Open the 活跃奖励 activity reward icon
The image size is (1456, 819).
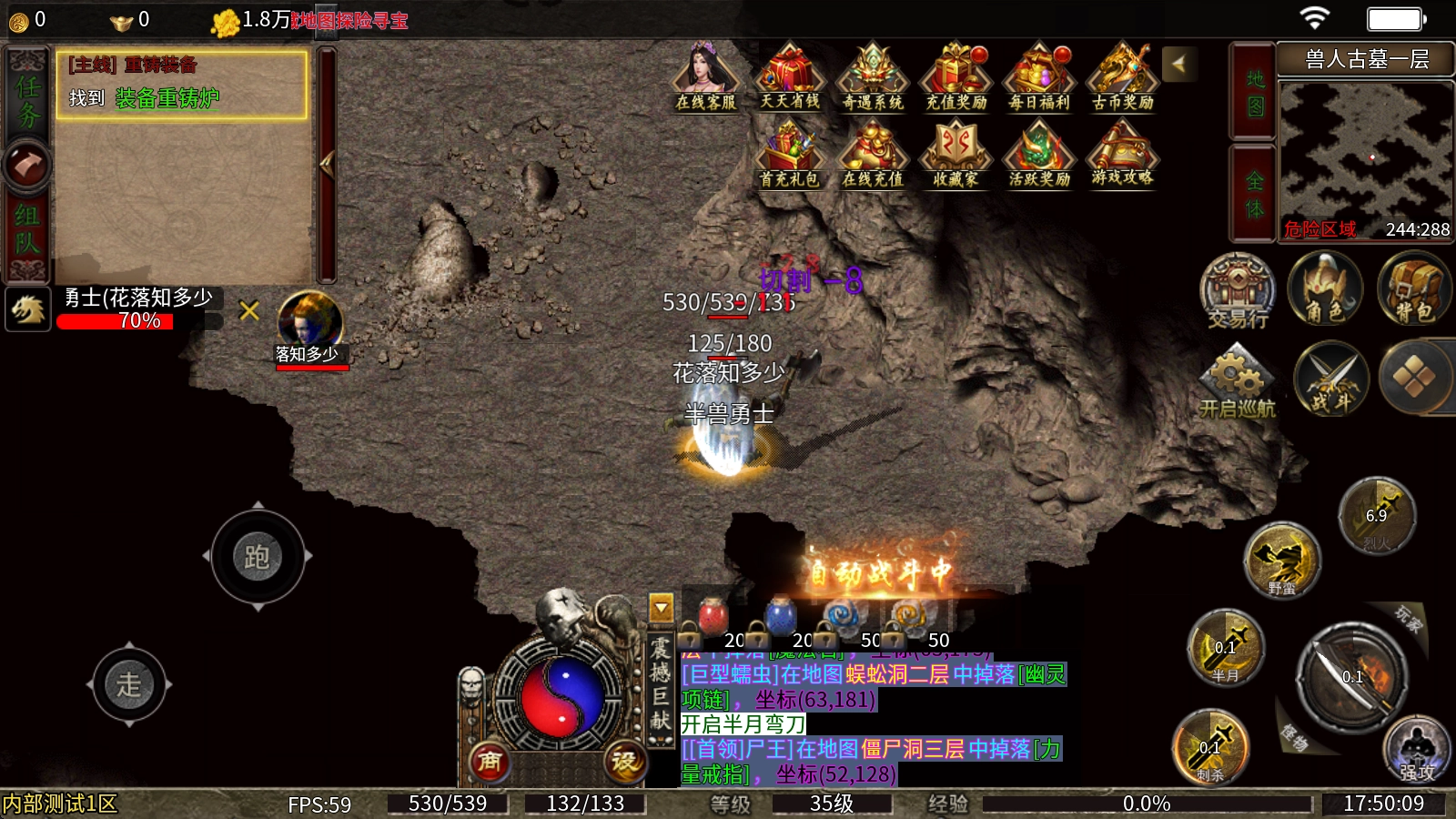[x=1039, y=155]
